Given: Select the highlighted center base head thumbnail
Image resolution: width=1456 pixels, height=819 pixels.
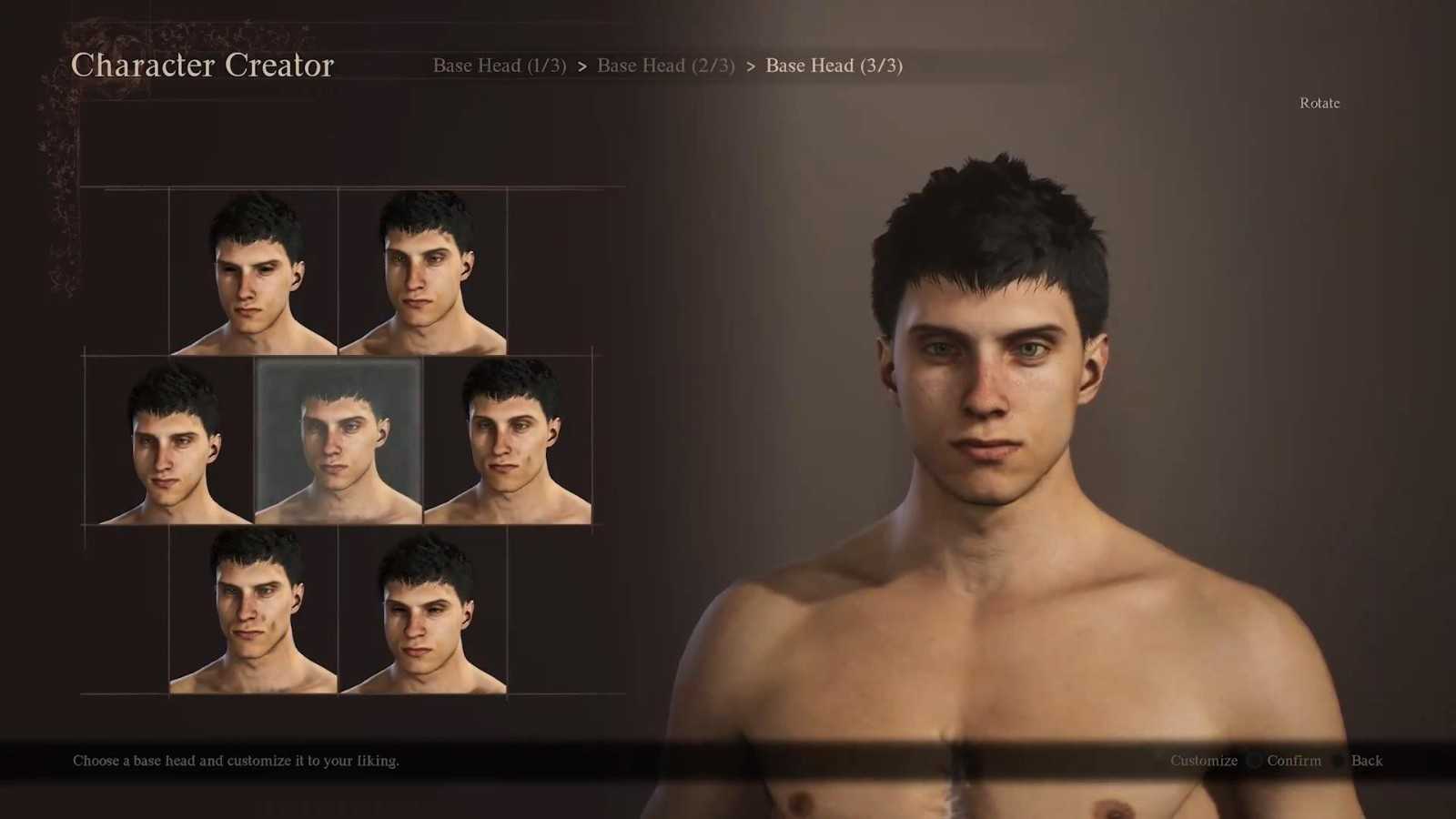Looking at the screenshot, I should [x=338, y=440].
